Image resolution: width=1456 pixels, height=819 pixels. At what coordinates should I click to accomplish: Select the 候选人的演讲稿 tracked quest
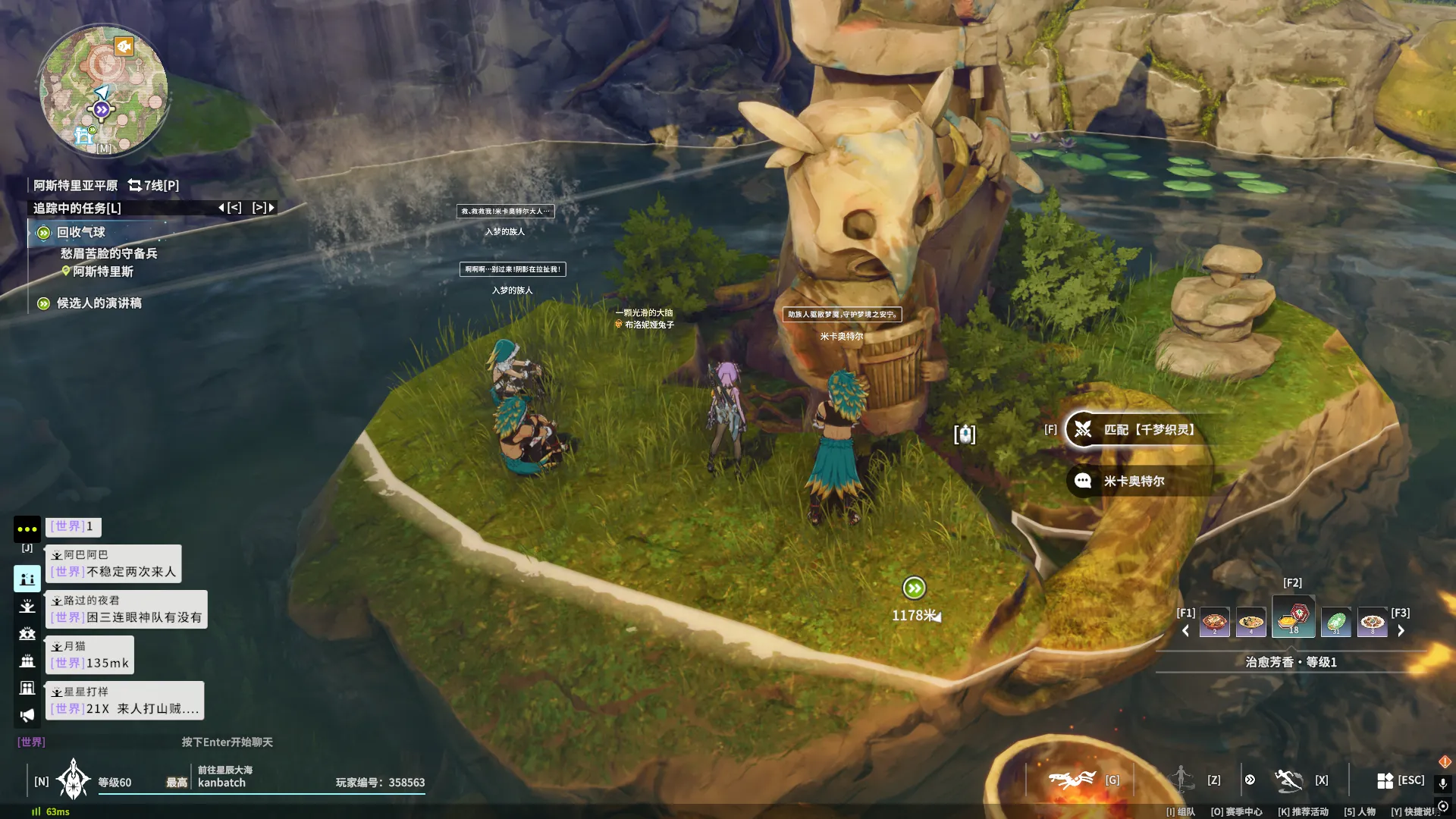99,303
